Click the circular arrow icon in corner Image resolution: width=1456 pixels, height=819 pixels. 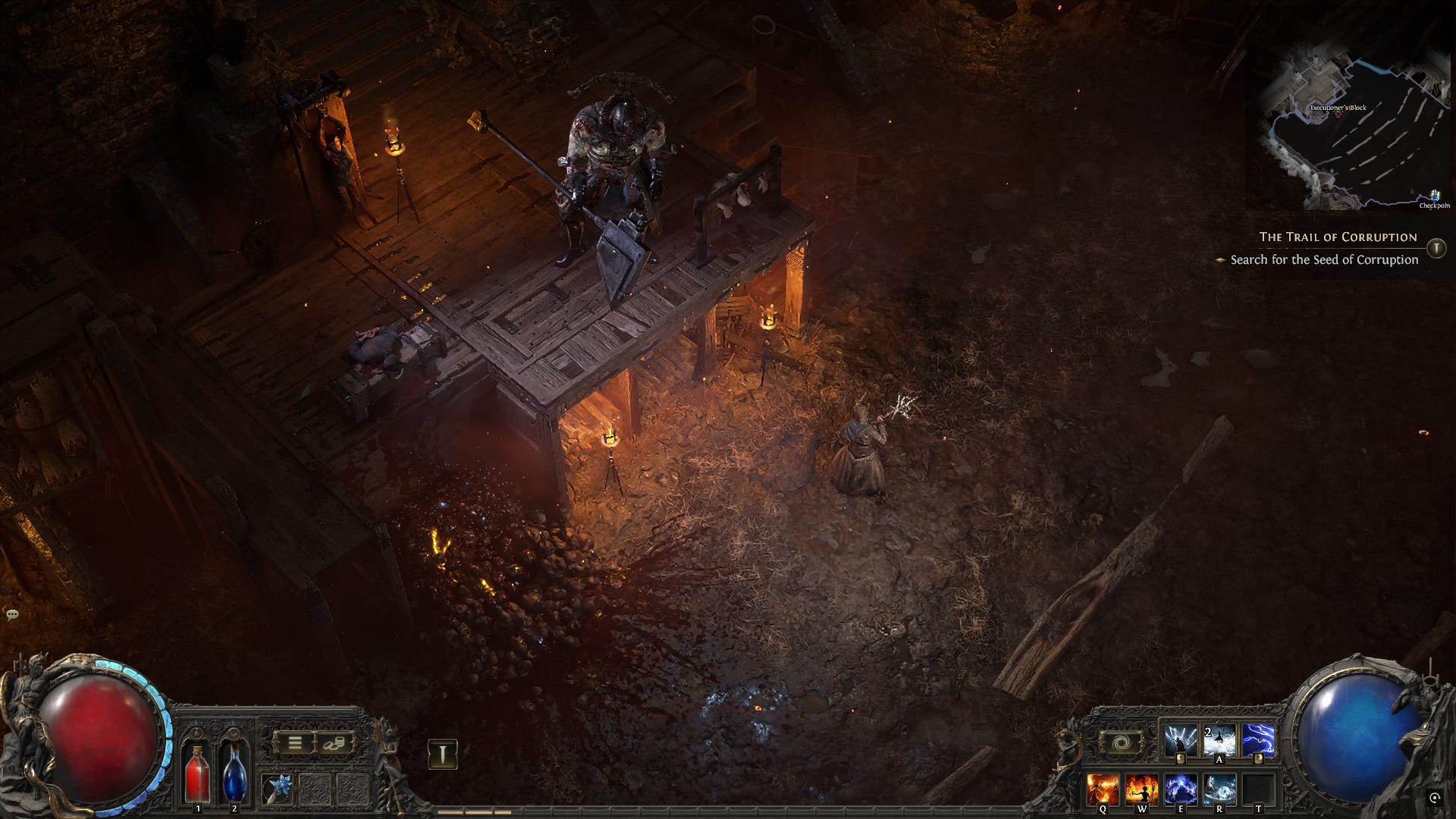pyautogui.click(x=1435, y=798)
